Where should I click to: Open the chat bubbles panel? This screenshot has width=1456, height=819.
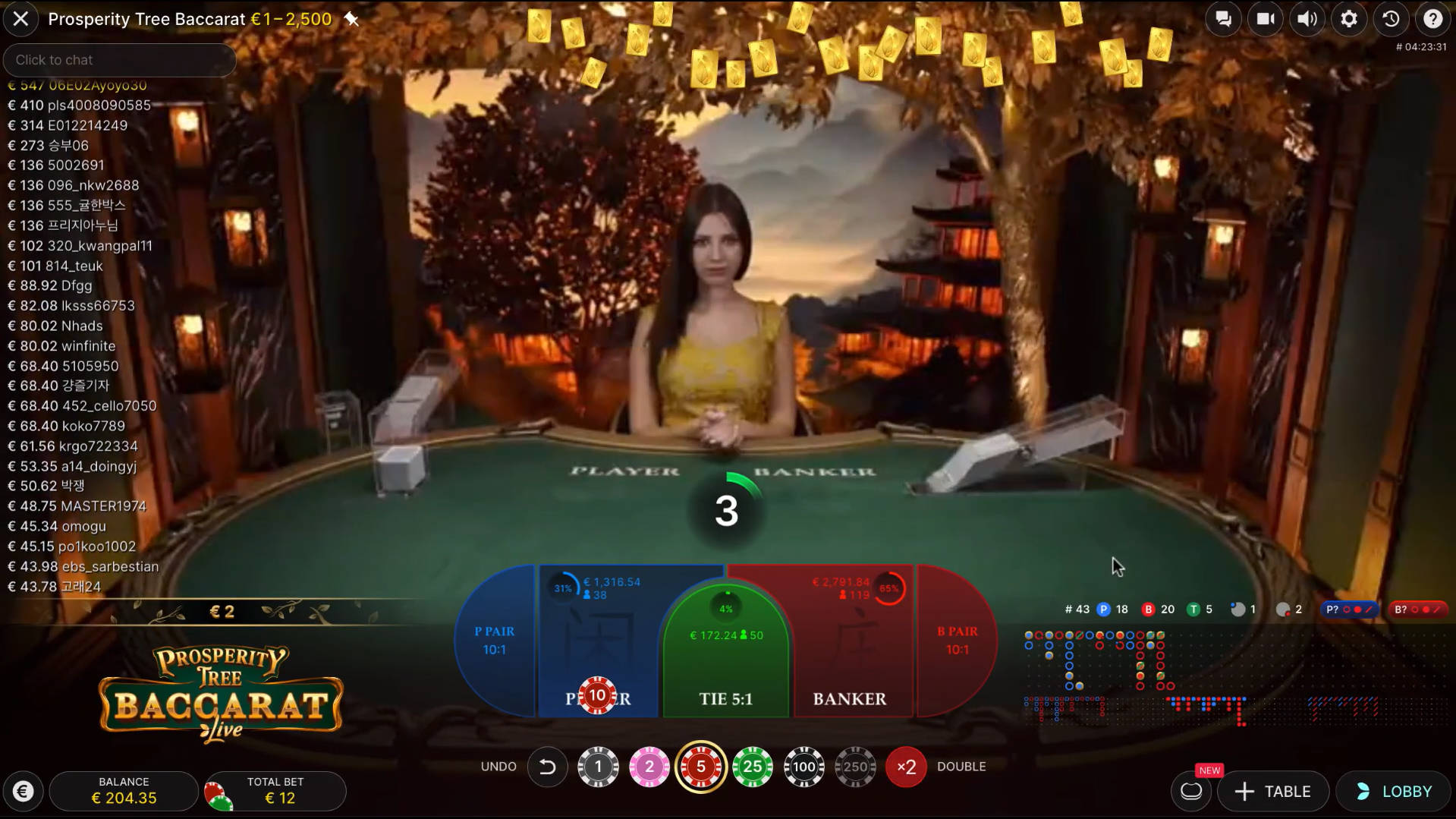click(x=1223, y=19)
